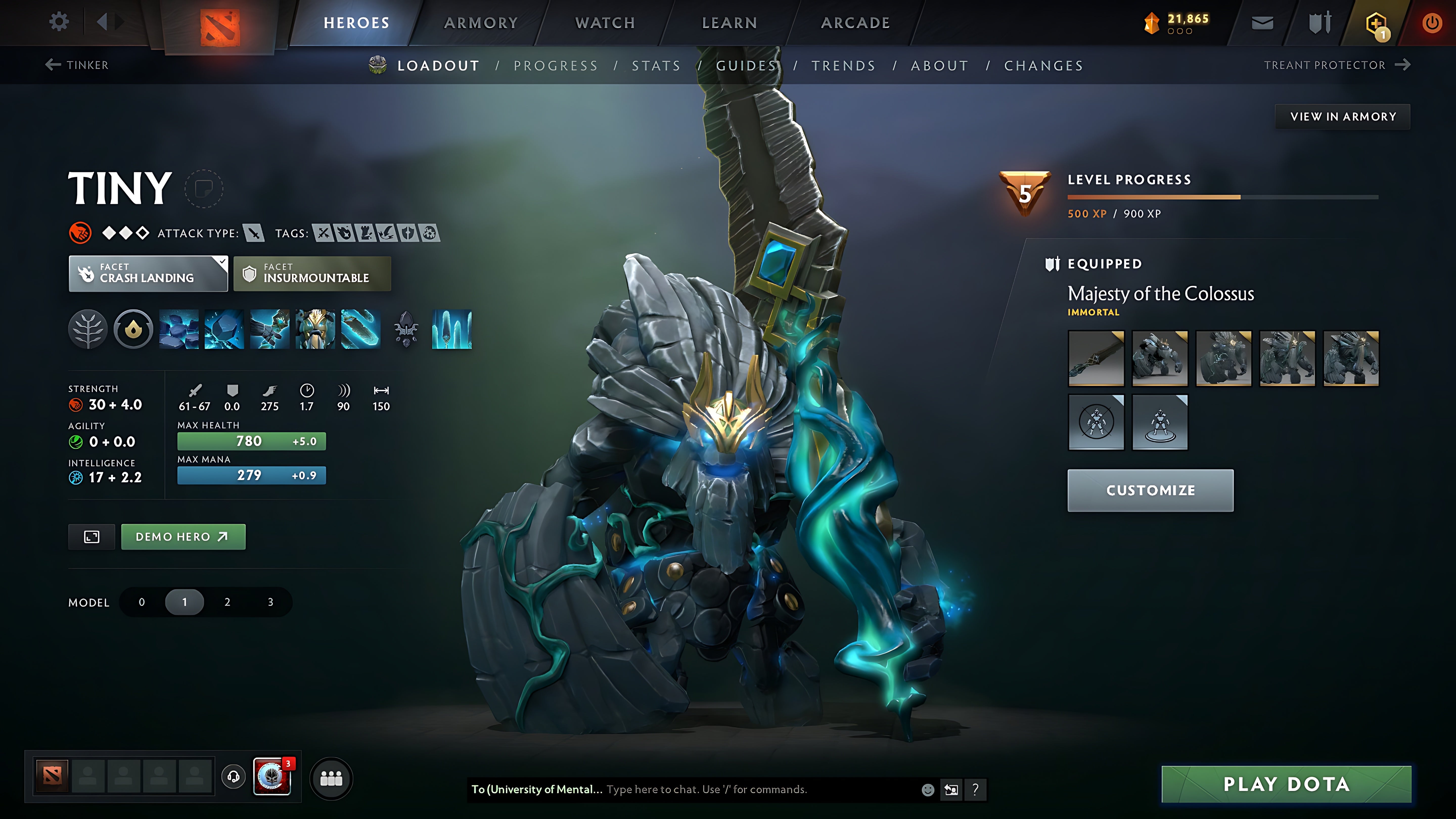Open the mail notifications icon

coord(1262,22)
